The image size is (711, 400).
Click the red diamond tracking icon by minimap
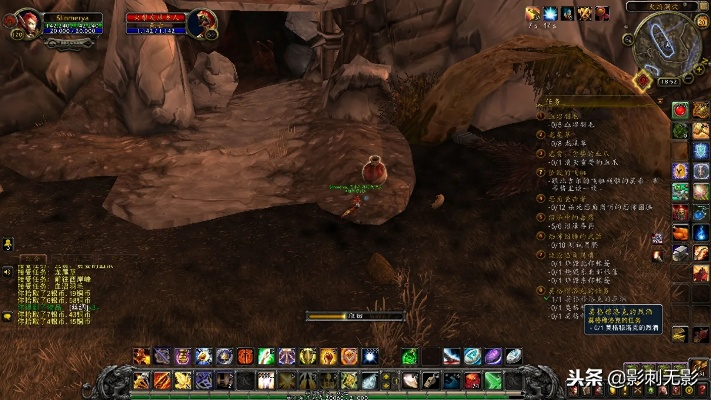click(x=641, y=80)
